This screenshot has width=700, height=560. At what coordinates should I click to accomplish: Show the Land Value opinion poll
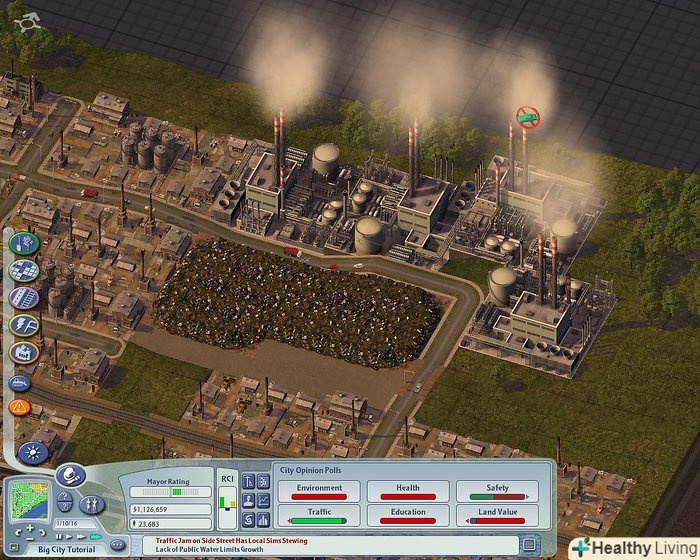497,515
